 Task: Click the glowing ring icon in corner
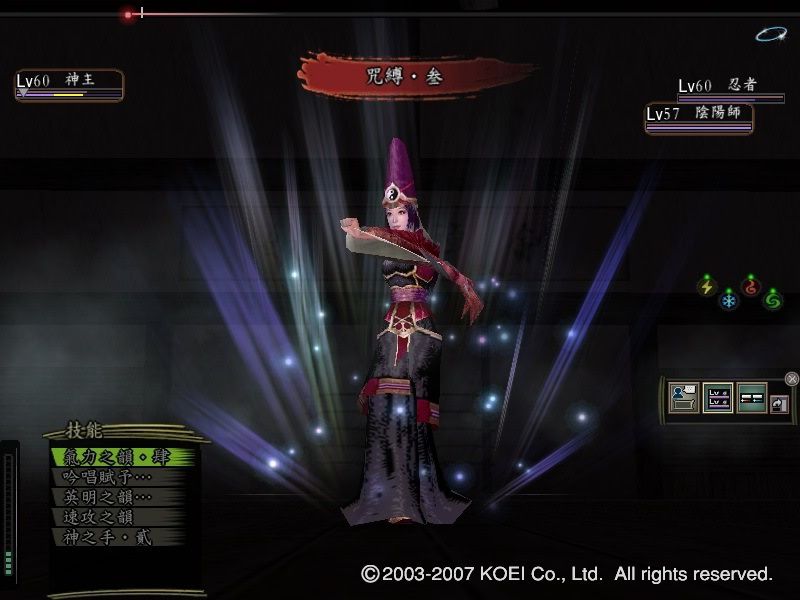tap(770, 35)
